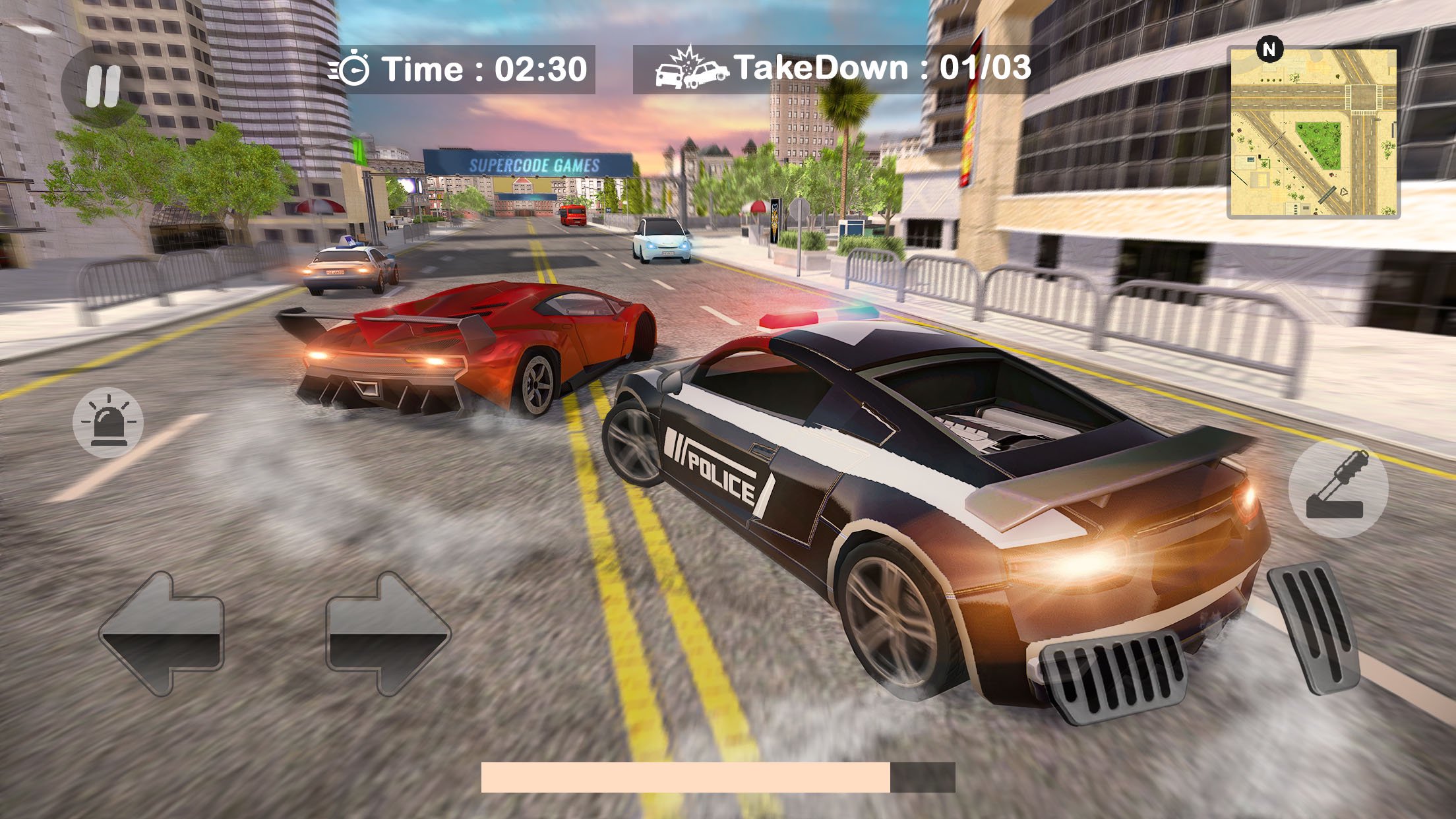Steer left with the left arrow
1456x819 pixels.
point(162,634)
